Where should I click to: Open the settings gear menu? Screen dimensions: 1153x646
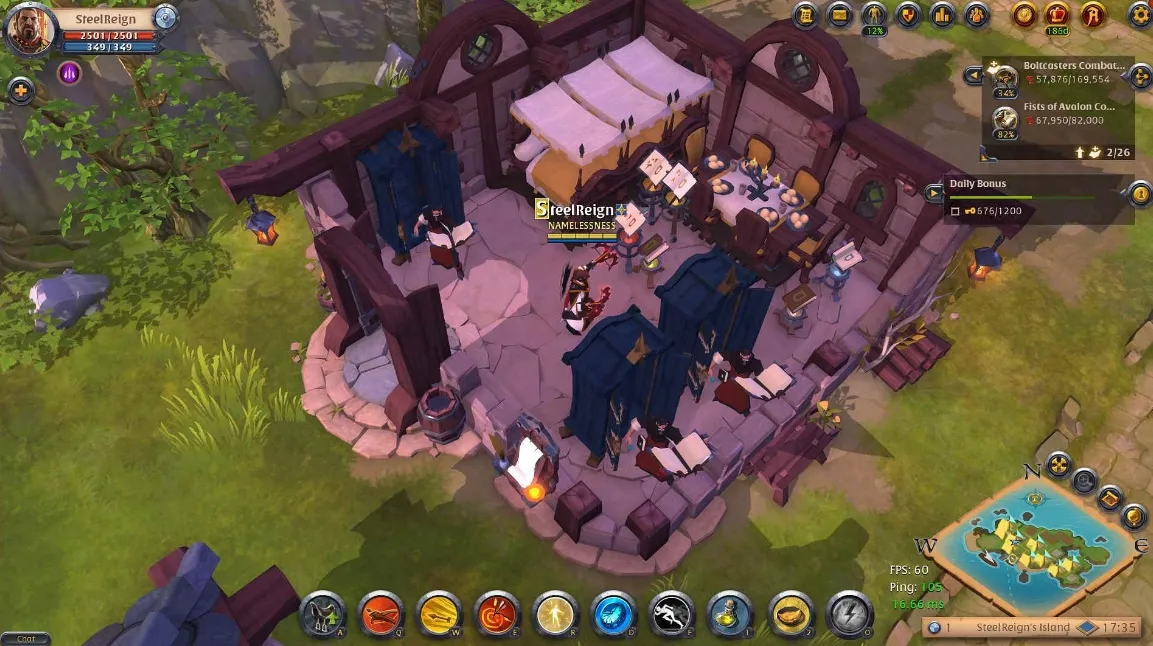point(1139,14)
